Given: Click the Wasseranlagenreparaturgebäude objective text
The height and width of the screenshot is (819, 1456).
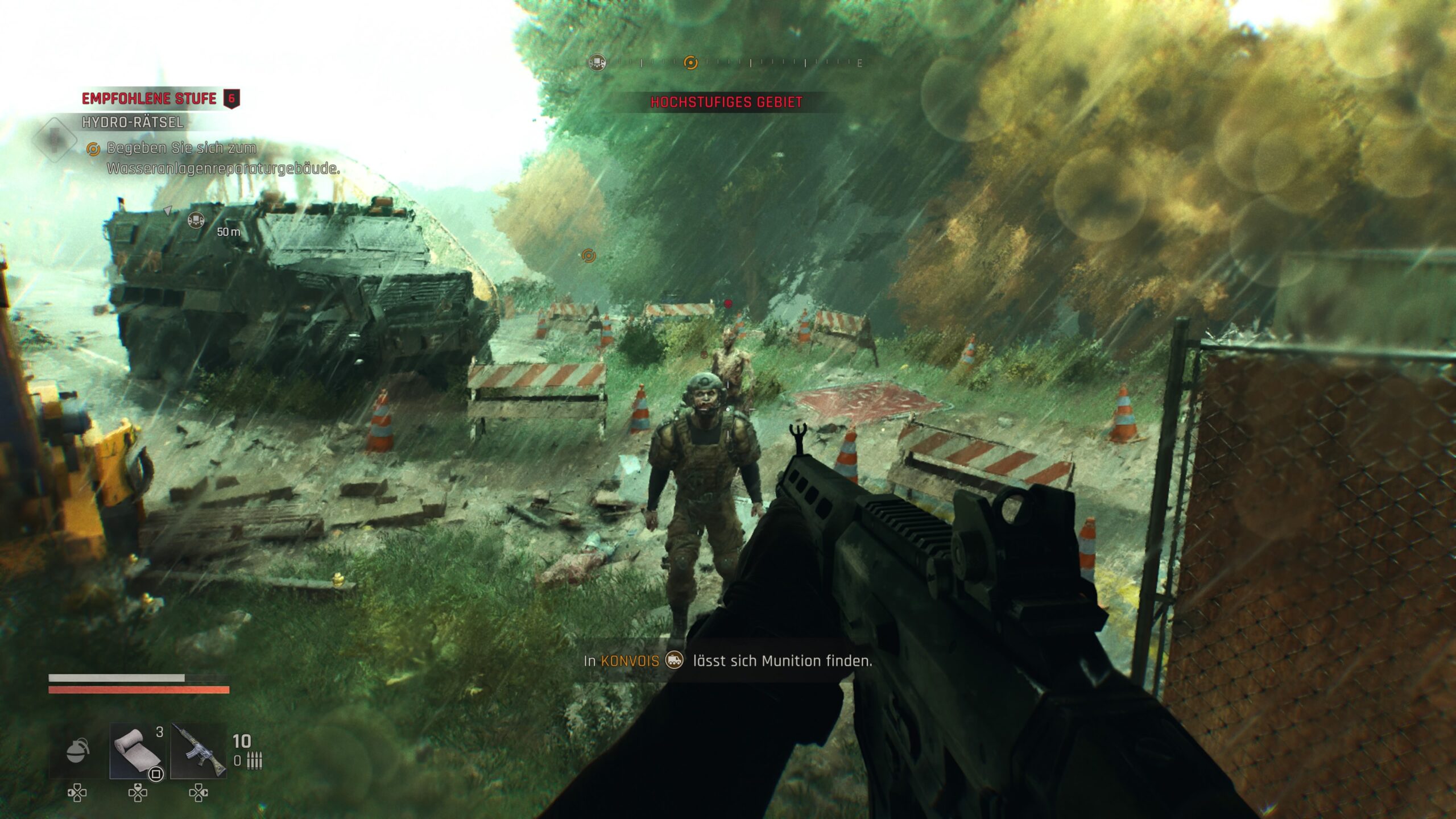Looking at the screenshot, I should [223, 168].
